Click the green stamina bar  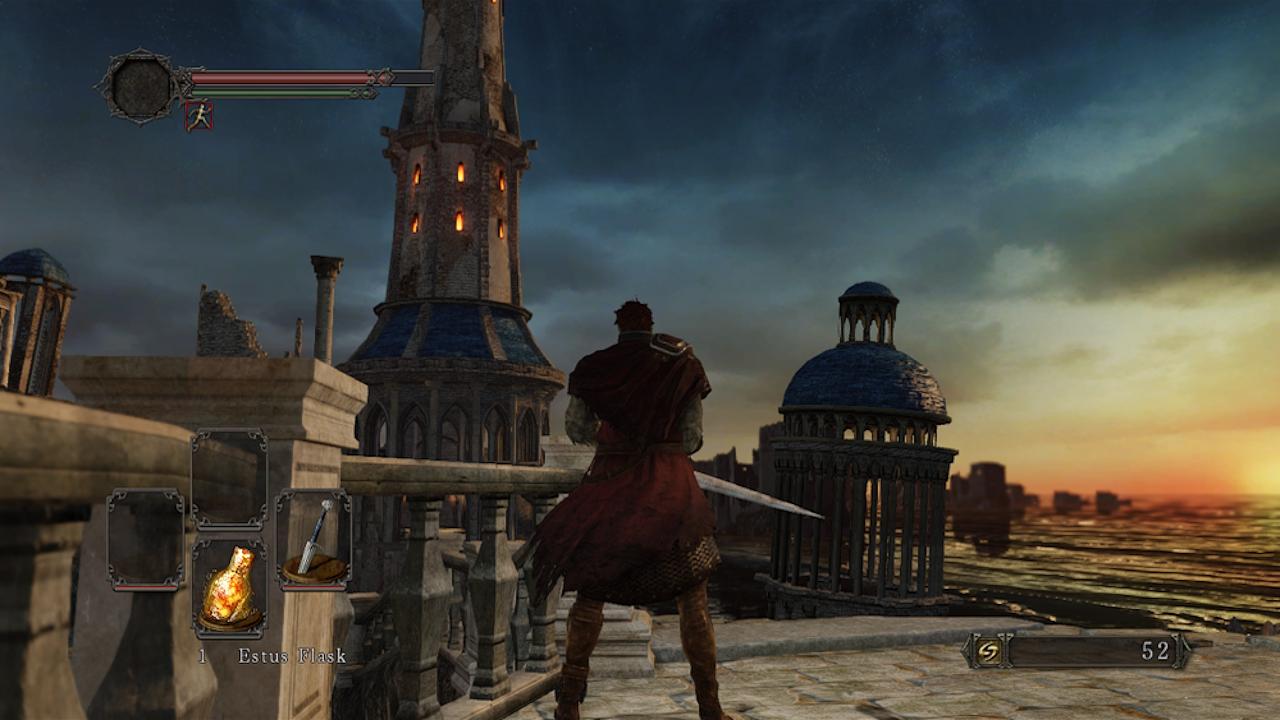pyautogui.click(x=270, y=92)
